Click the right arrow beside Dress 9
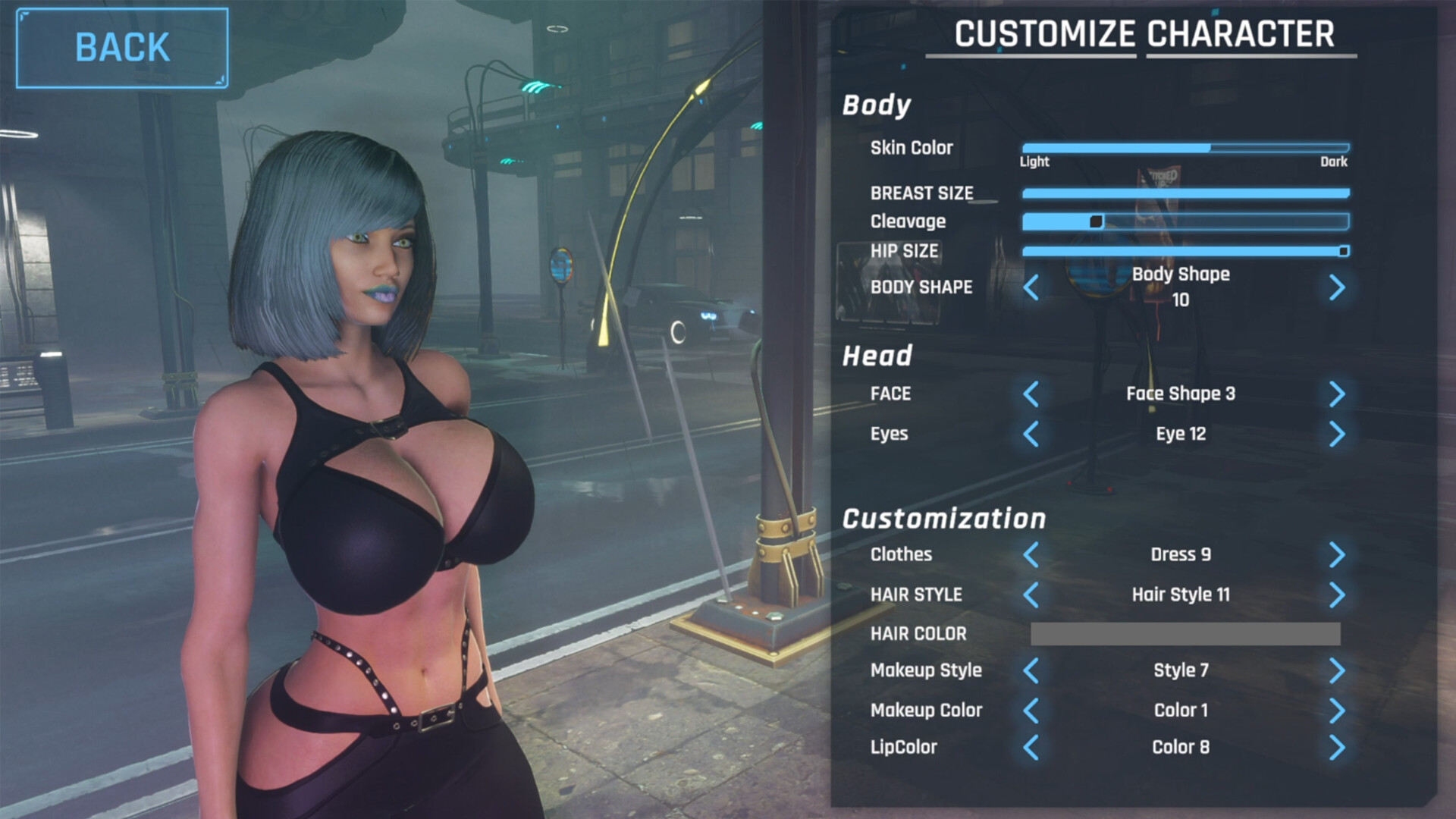The height and width of the screenshot is (819, 1456). pyautogui.click(x=1337, y=555)
